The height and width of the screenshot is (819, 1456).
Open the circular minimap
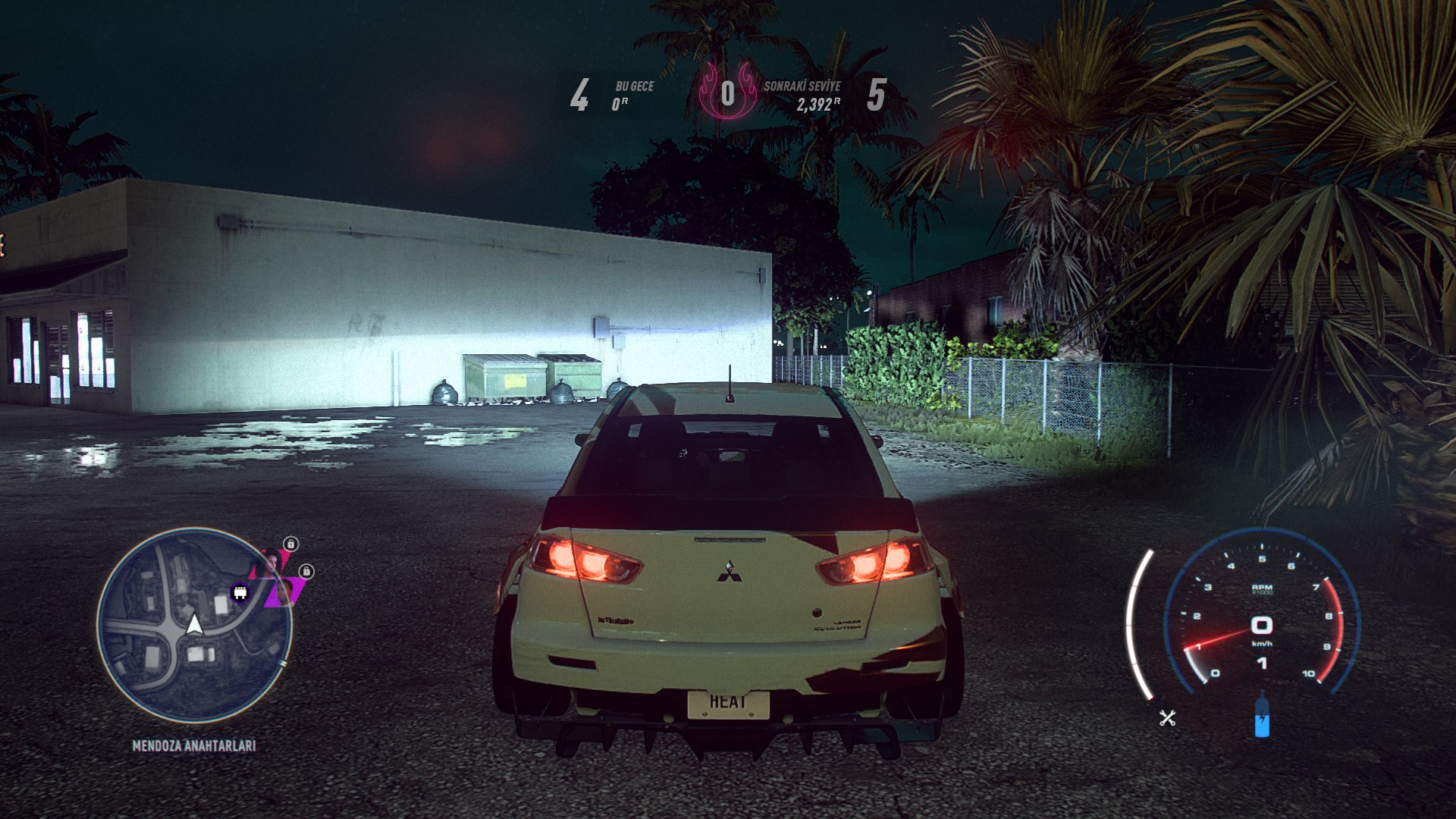click(194, 626)
